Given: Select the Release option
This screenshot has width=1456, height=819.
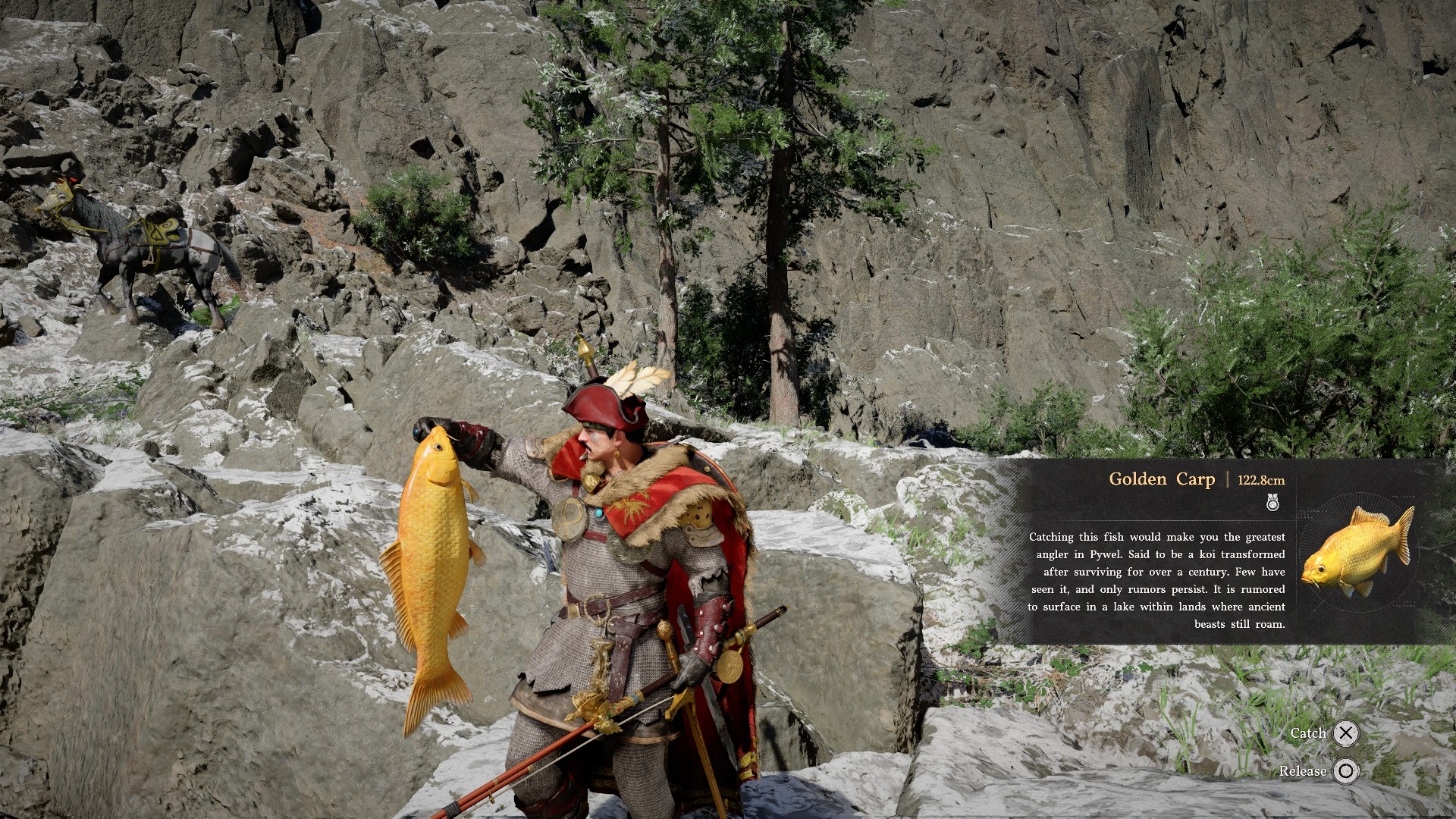Looking at the screenshot, I should click(1345, 771).
